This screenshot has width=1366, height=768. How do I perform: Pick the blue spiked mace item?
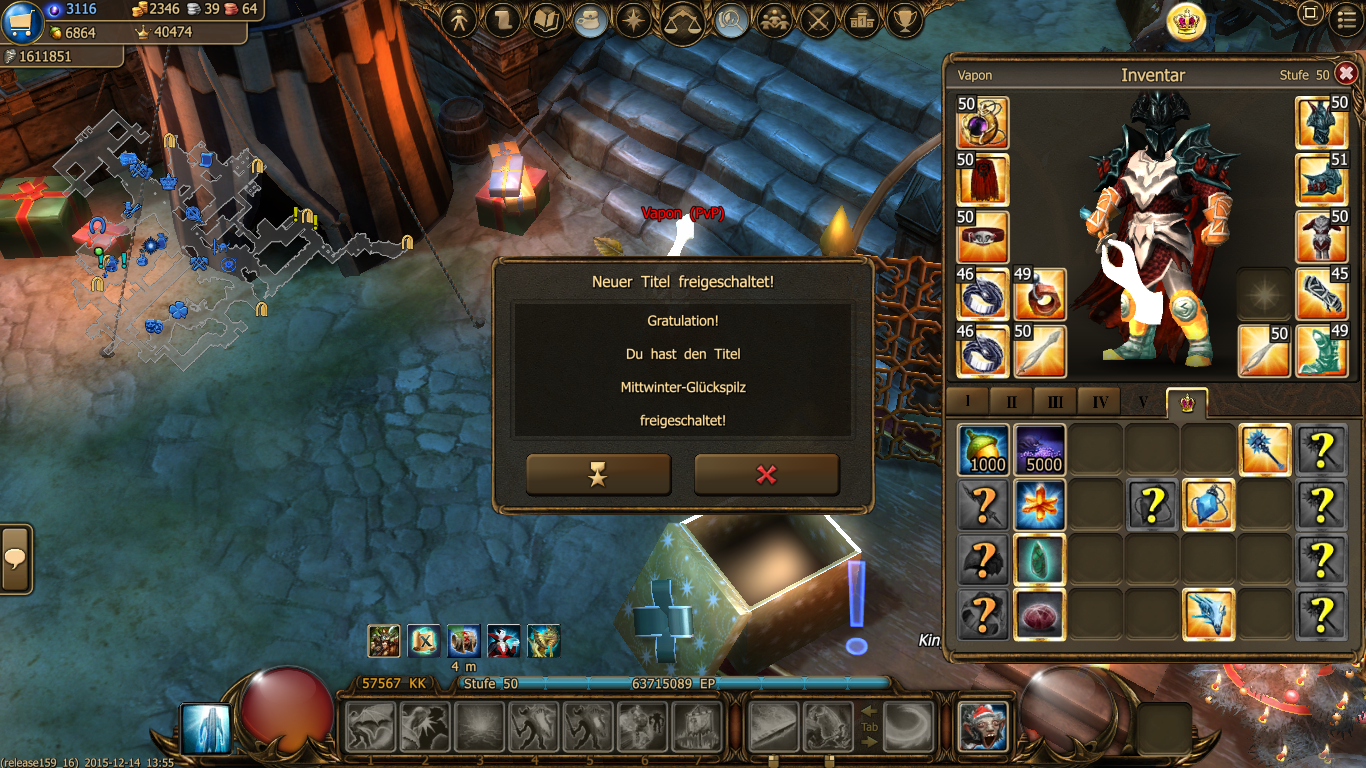pos(1265,449)
